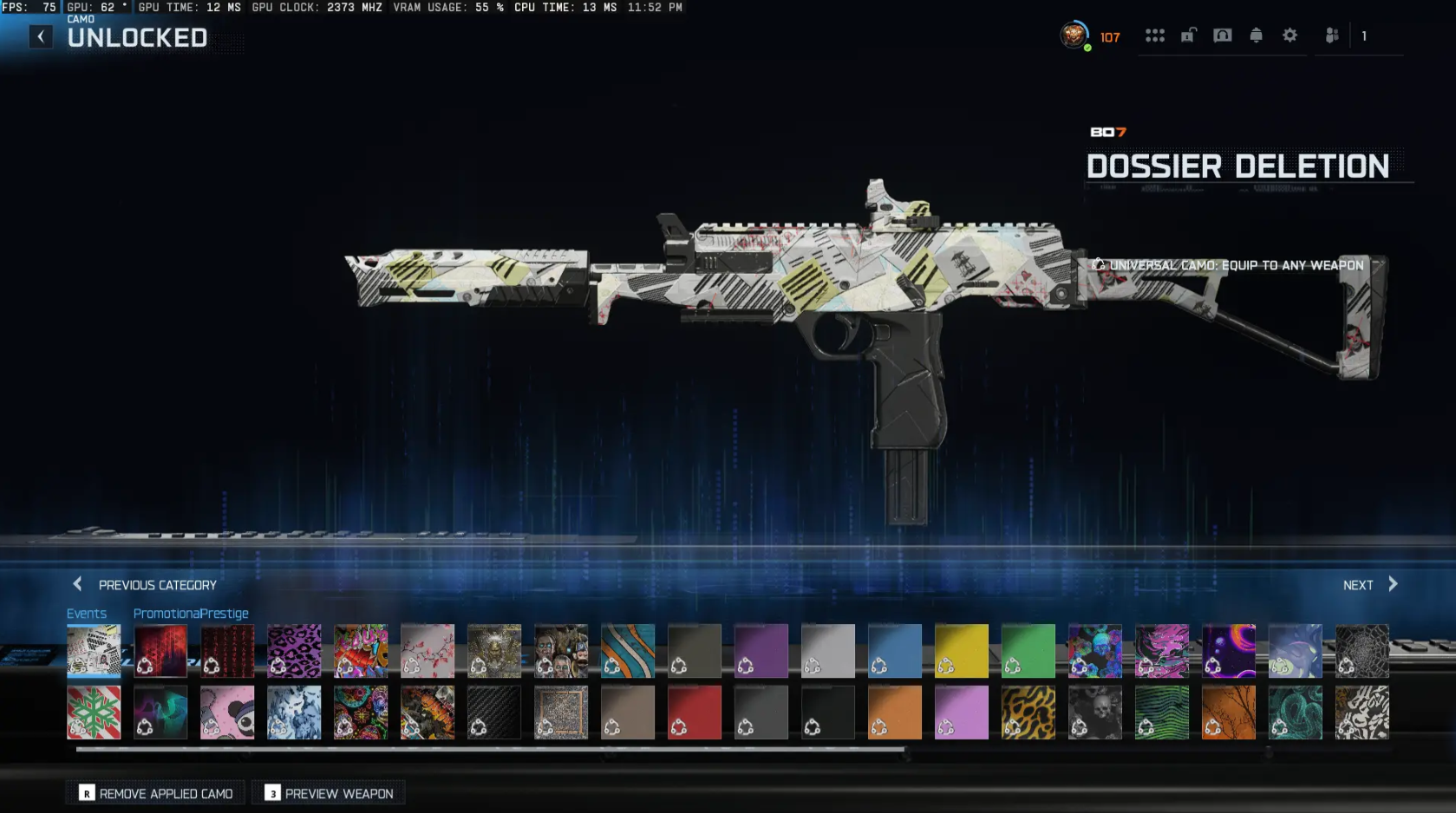
Task: Go back using the top-left arrow
Action: point(40,36)
